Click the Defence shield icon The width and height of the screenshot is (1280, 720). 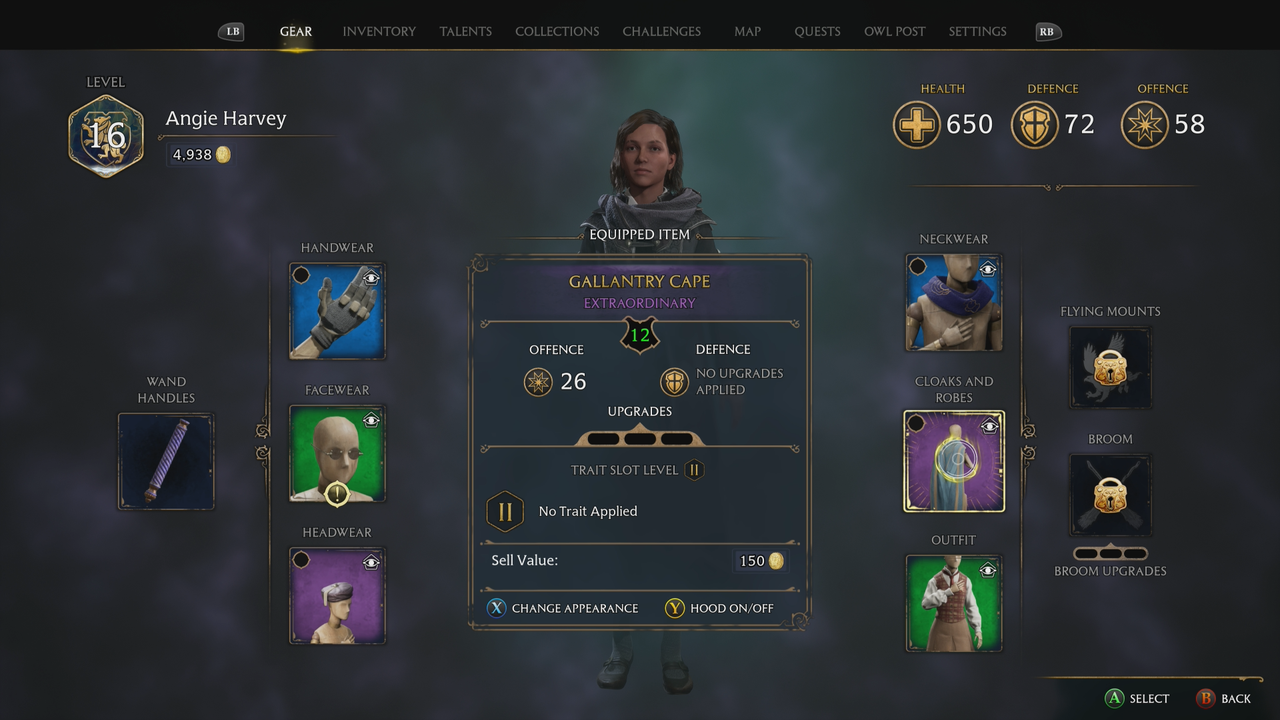[1035, 125]
